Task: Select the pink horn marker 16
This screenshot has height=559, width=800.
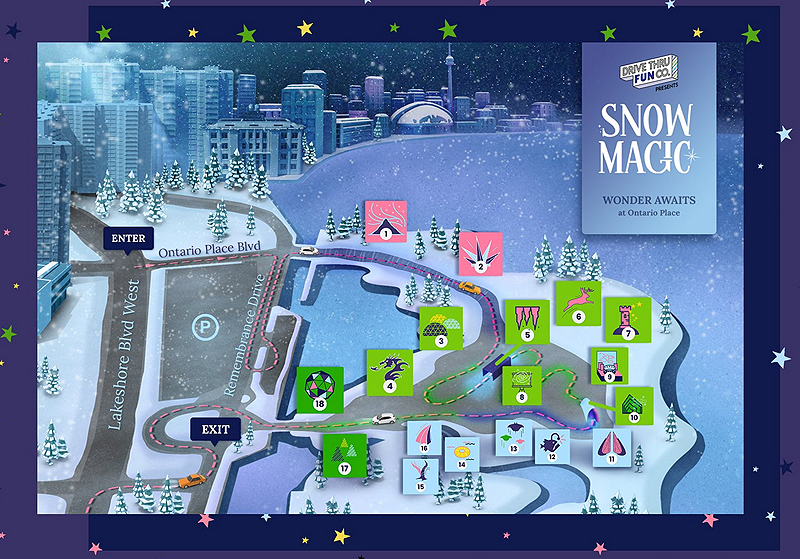Action: [x=425, y=438]
